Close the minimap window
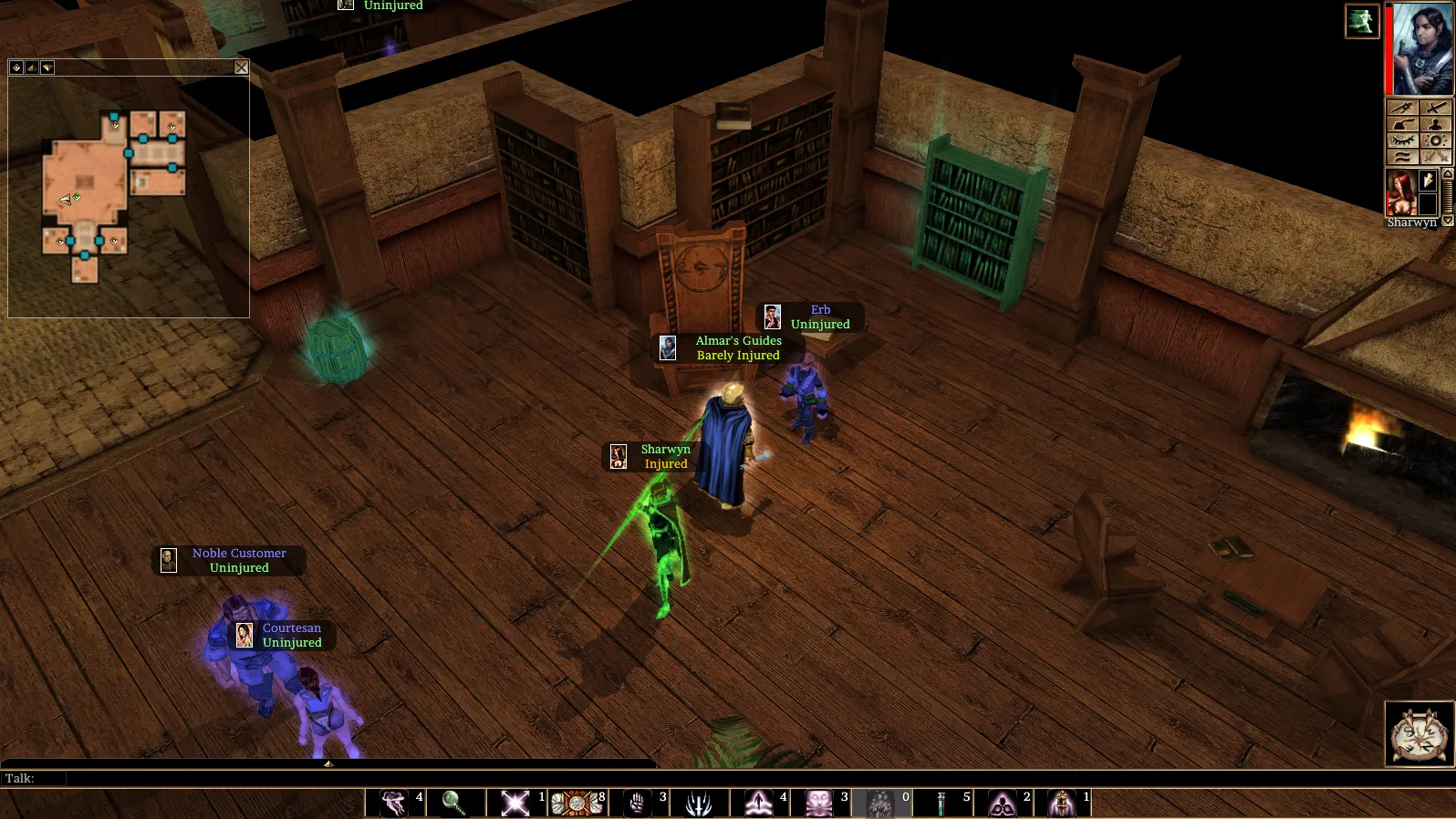 [241, 67]
